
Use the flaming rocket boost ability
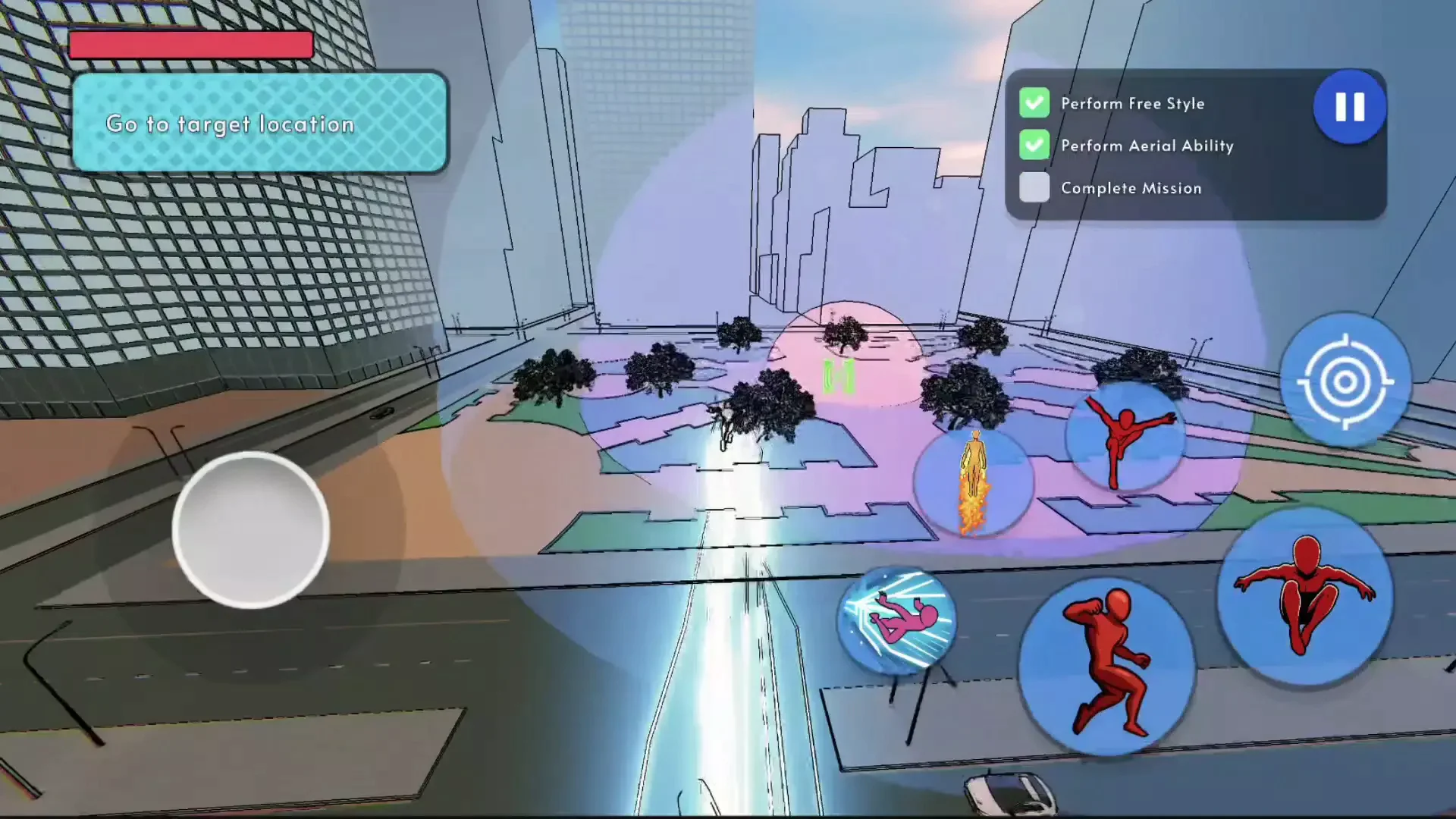[974, 482]
